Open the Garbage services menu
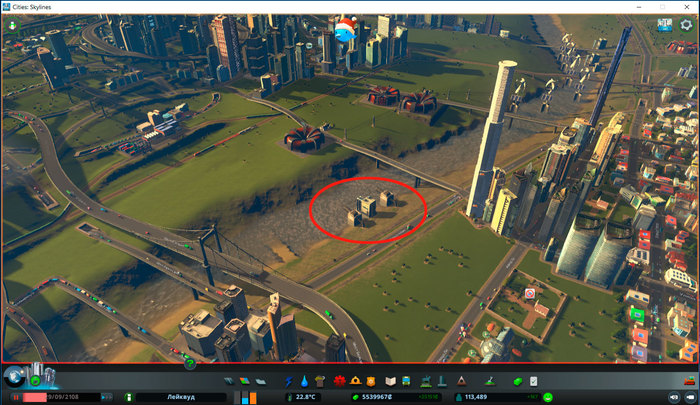The height and width of the screenshot is (405, 700). point(320,382)
